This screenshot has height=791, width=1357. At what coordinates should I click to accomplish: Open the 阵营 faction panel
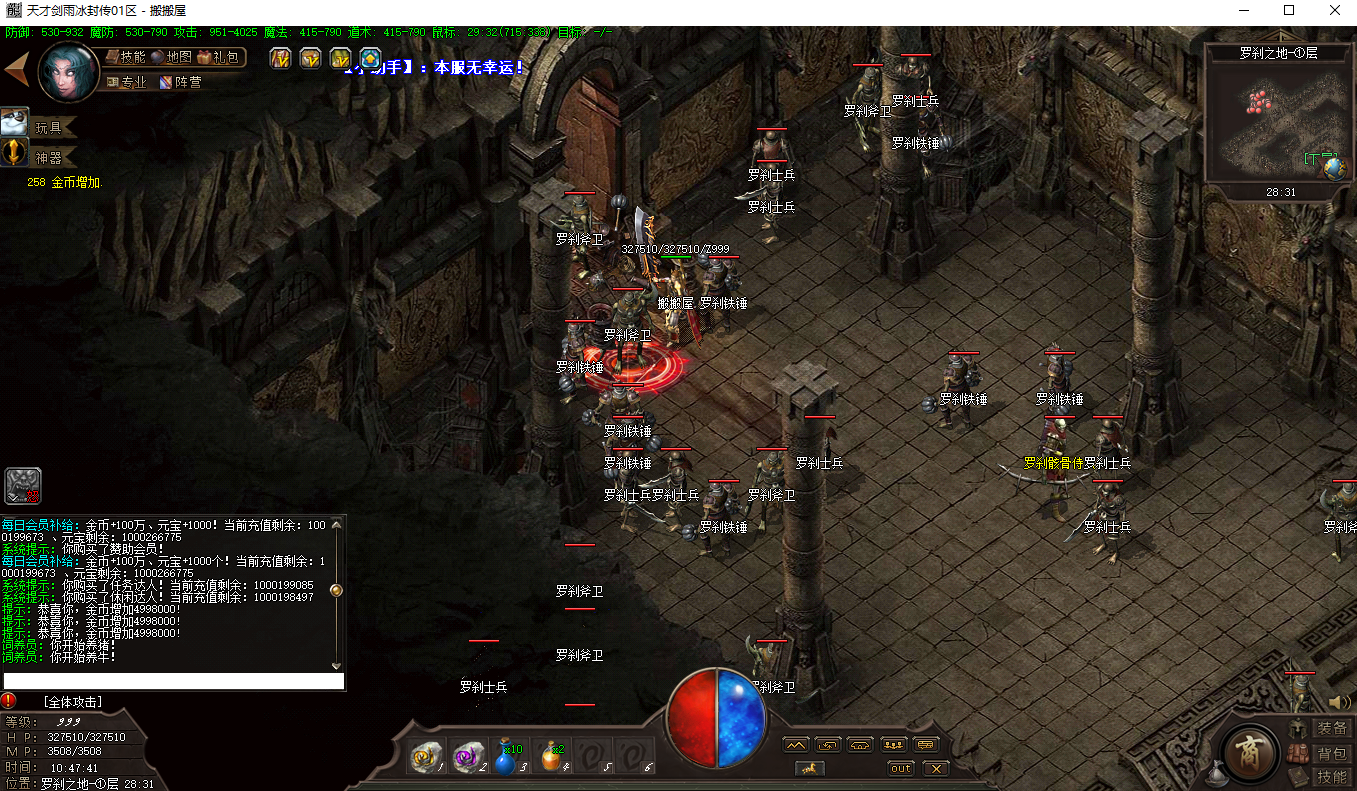click(x=180, y=82)
